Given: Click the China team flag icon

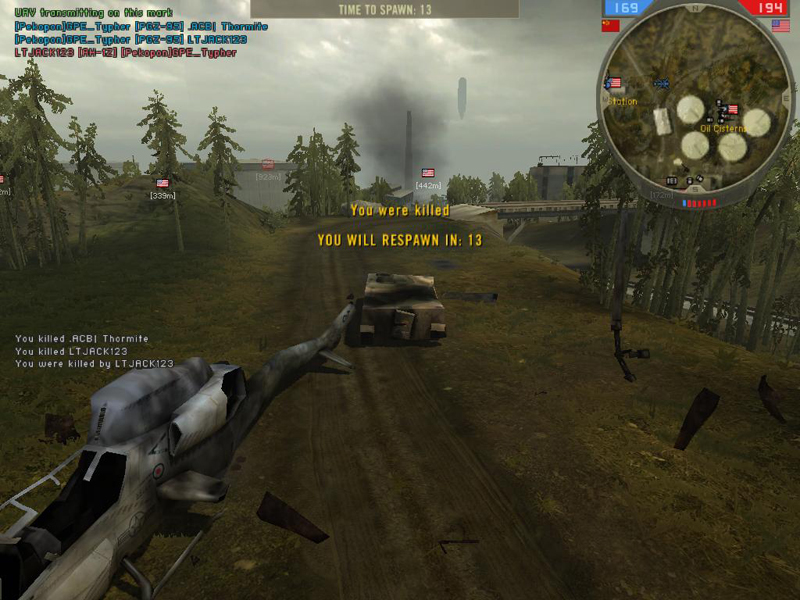Looking at the screenshot, I should click(x=610, y=26).
